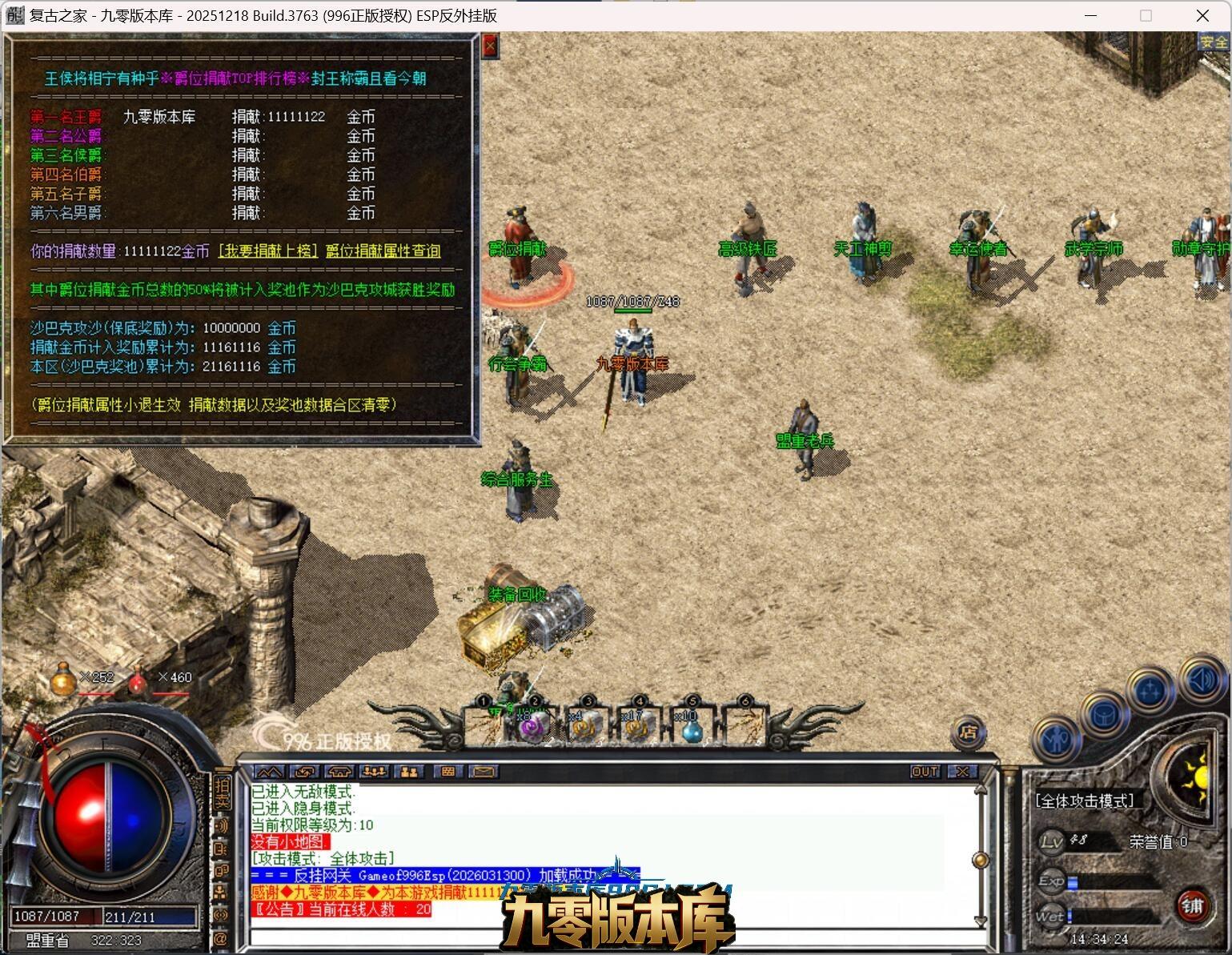Click the X button on chat bar
The height and width of the screenshot is (955, 1232).
962,772
